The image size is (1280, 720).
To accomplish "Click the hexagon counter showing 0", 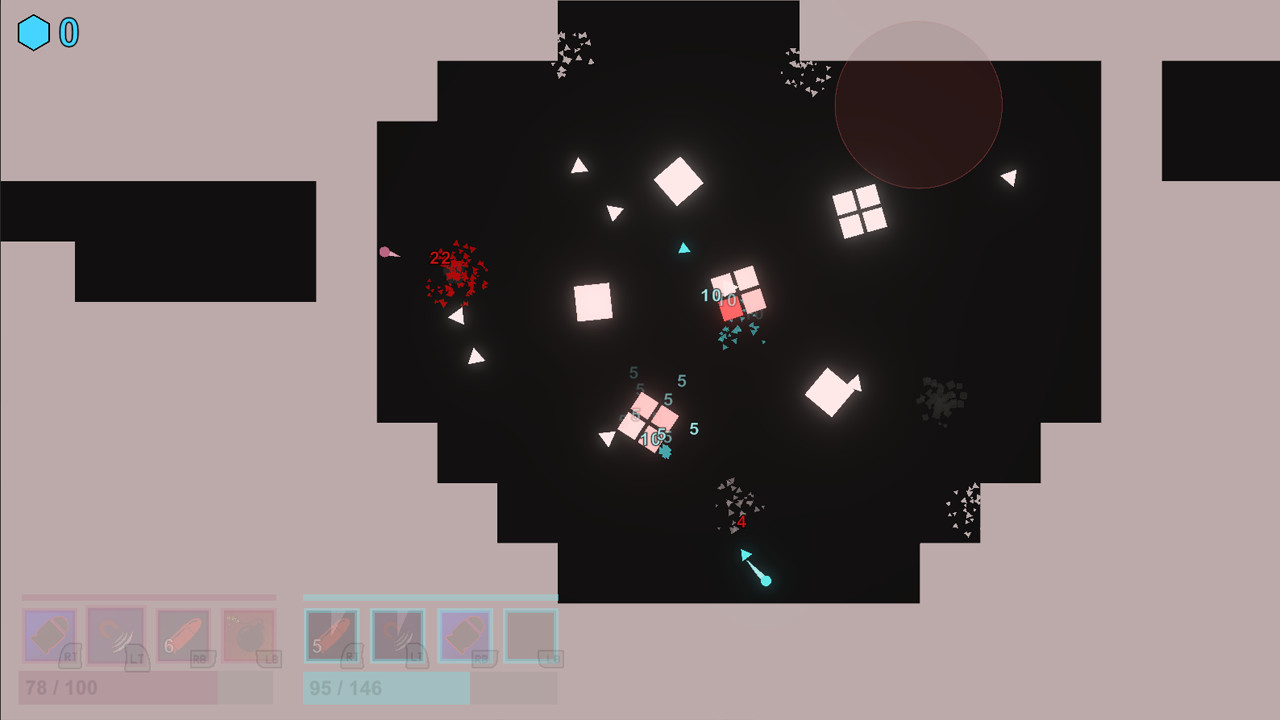I will click(x=66, y=31).
